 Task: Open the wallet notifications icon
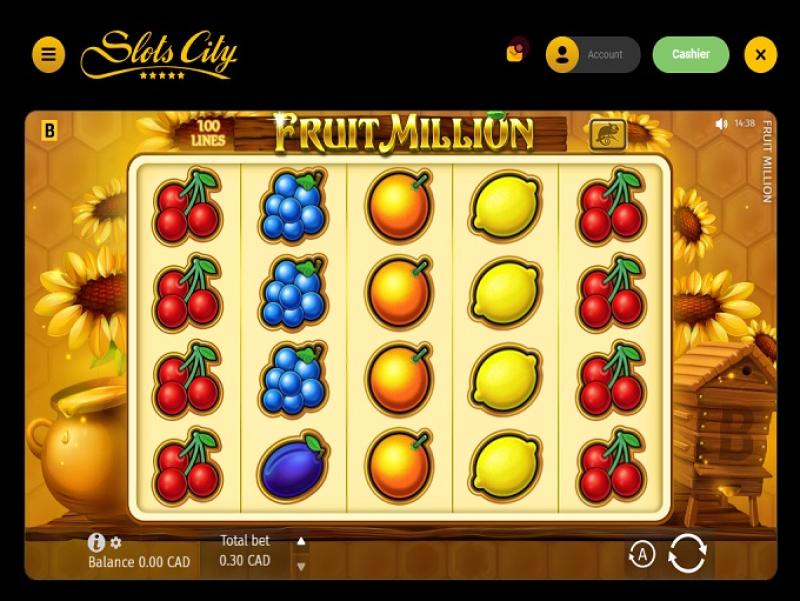click(x=516, y=52)
